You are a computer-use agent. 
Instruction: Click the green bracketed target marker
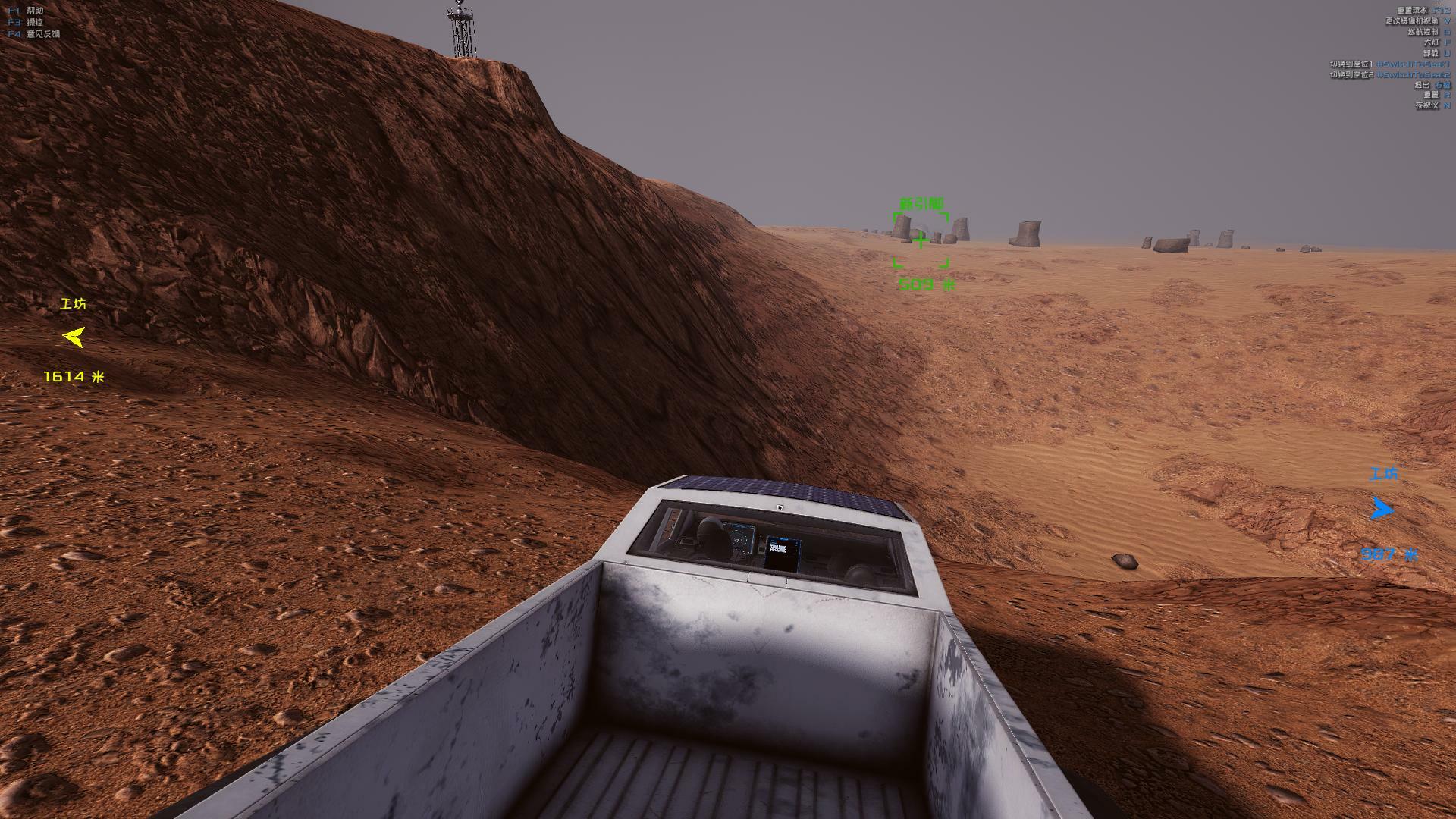click(x=921, y=240)
